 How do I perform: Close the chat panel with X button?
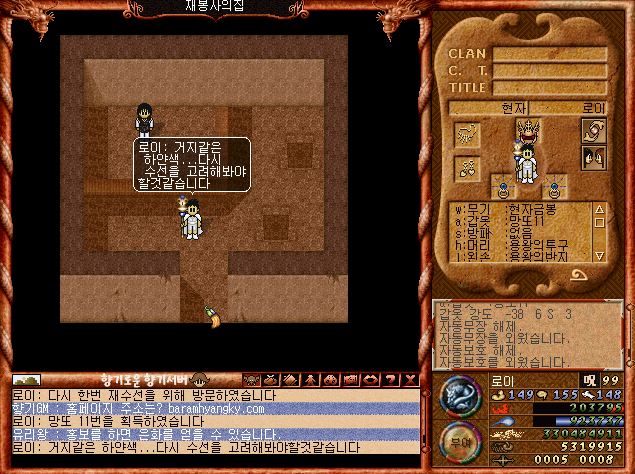pos(409,380)
